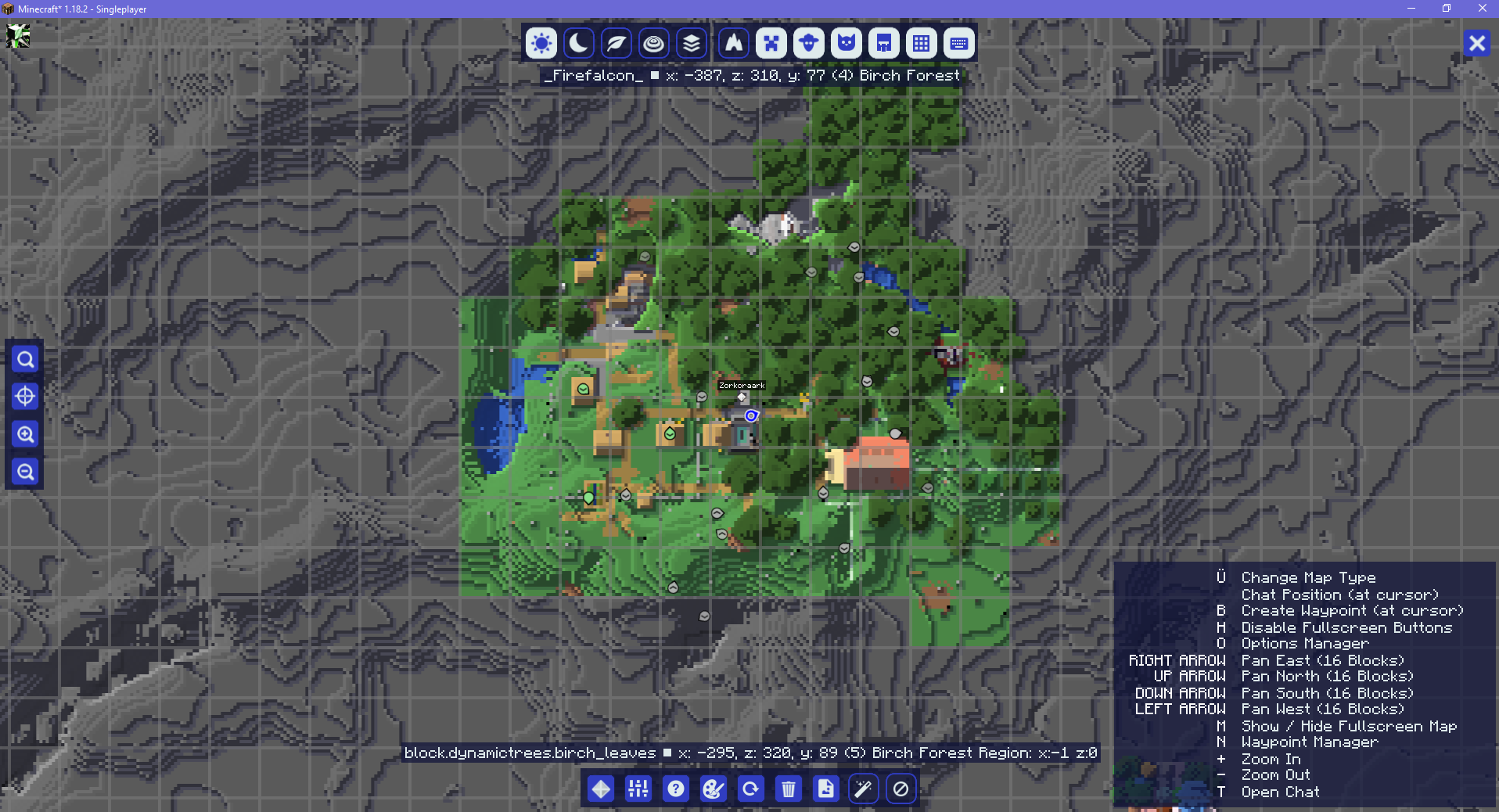Open the theme palette actions
This screenshot has width=1499, height=812.
pos(713,789)
